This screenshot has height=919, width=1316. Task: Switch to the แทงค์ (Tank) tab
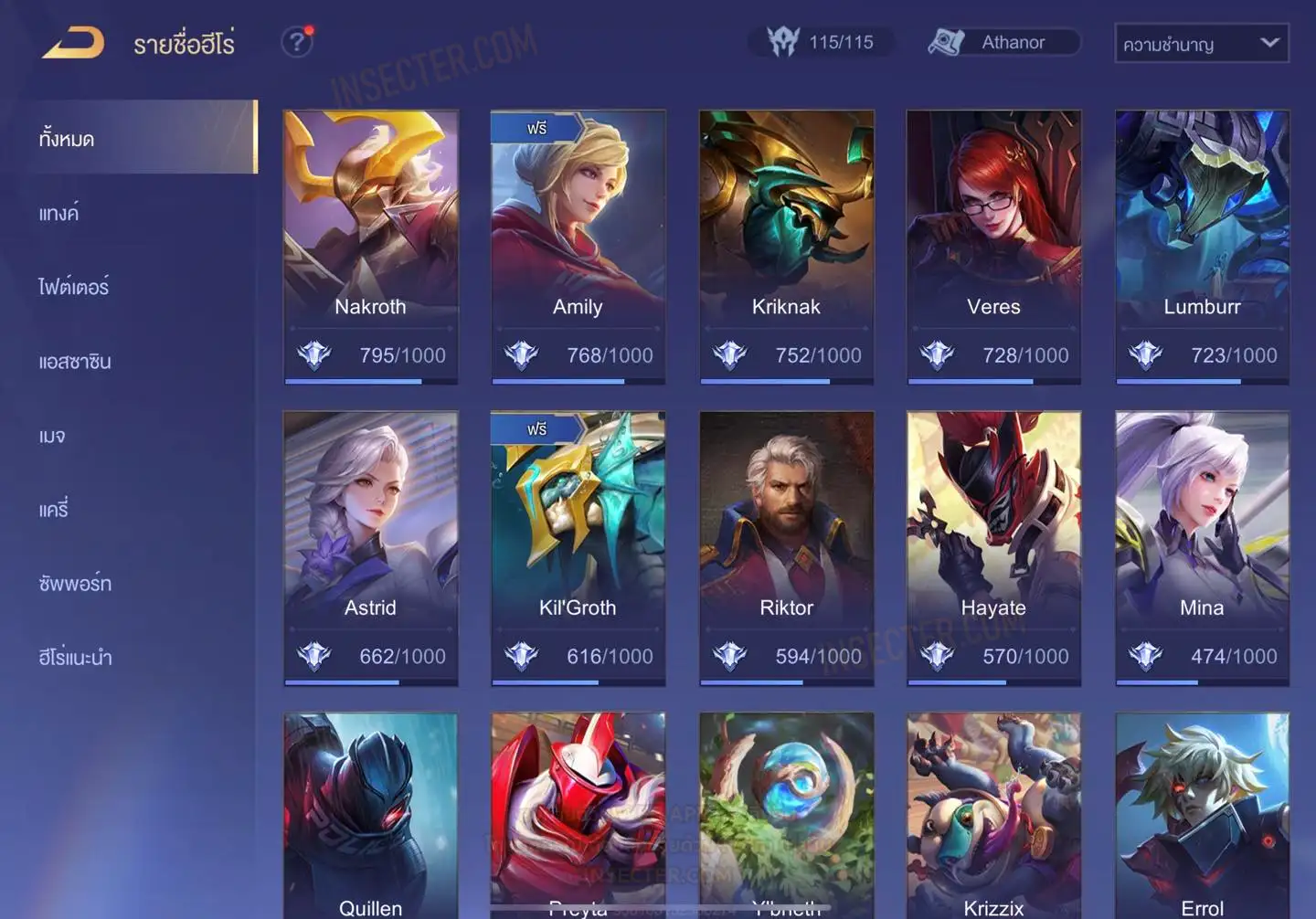[59, 214]
